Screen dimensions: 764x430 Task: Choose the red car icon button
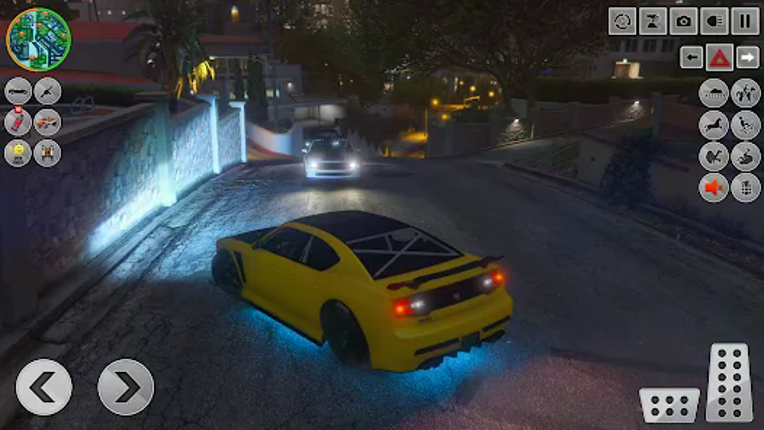(x=18, y=122)
